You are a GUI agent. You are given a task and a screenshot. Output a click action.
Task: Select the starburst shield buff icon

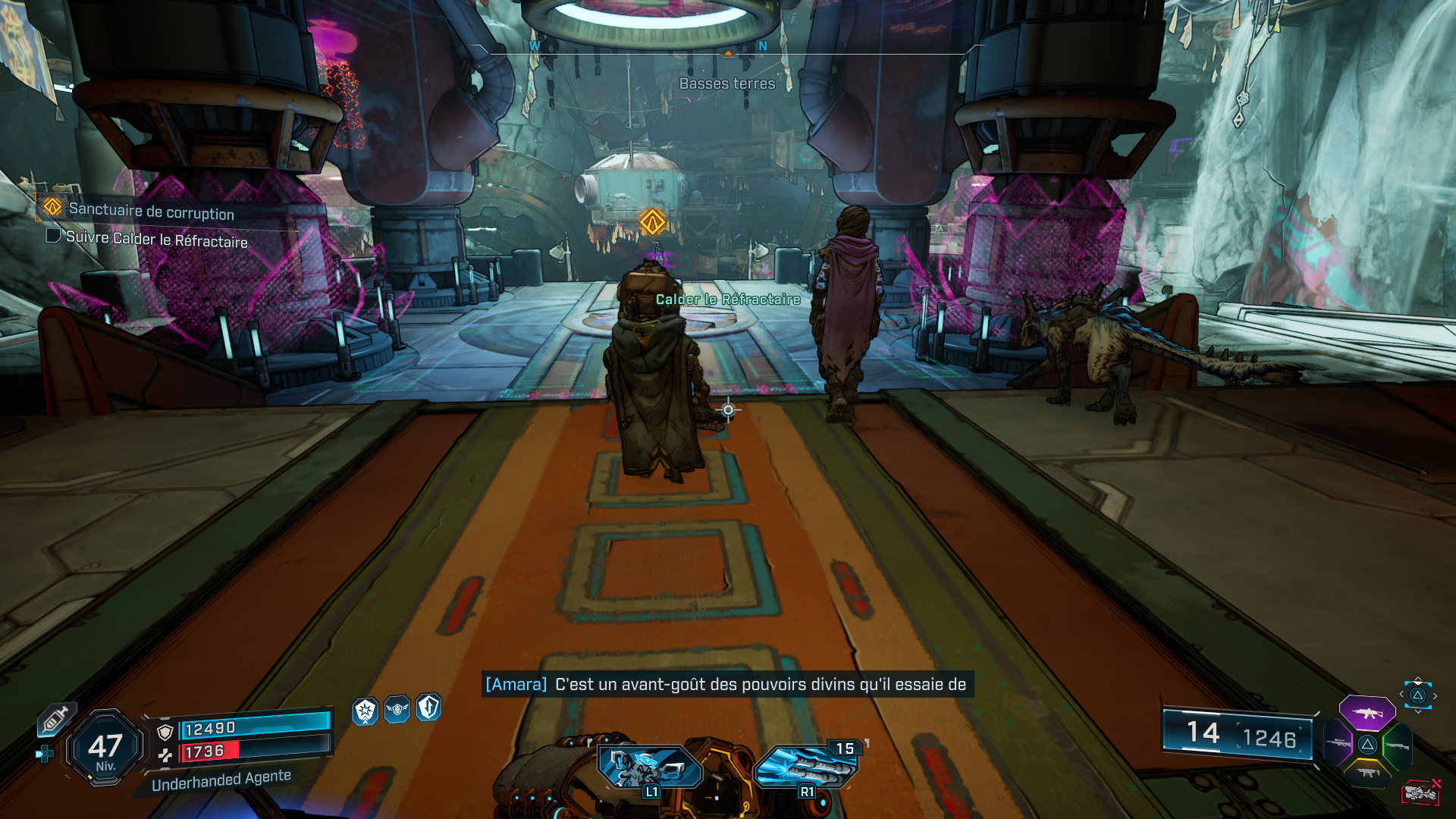point(366,711)
